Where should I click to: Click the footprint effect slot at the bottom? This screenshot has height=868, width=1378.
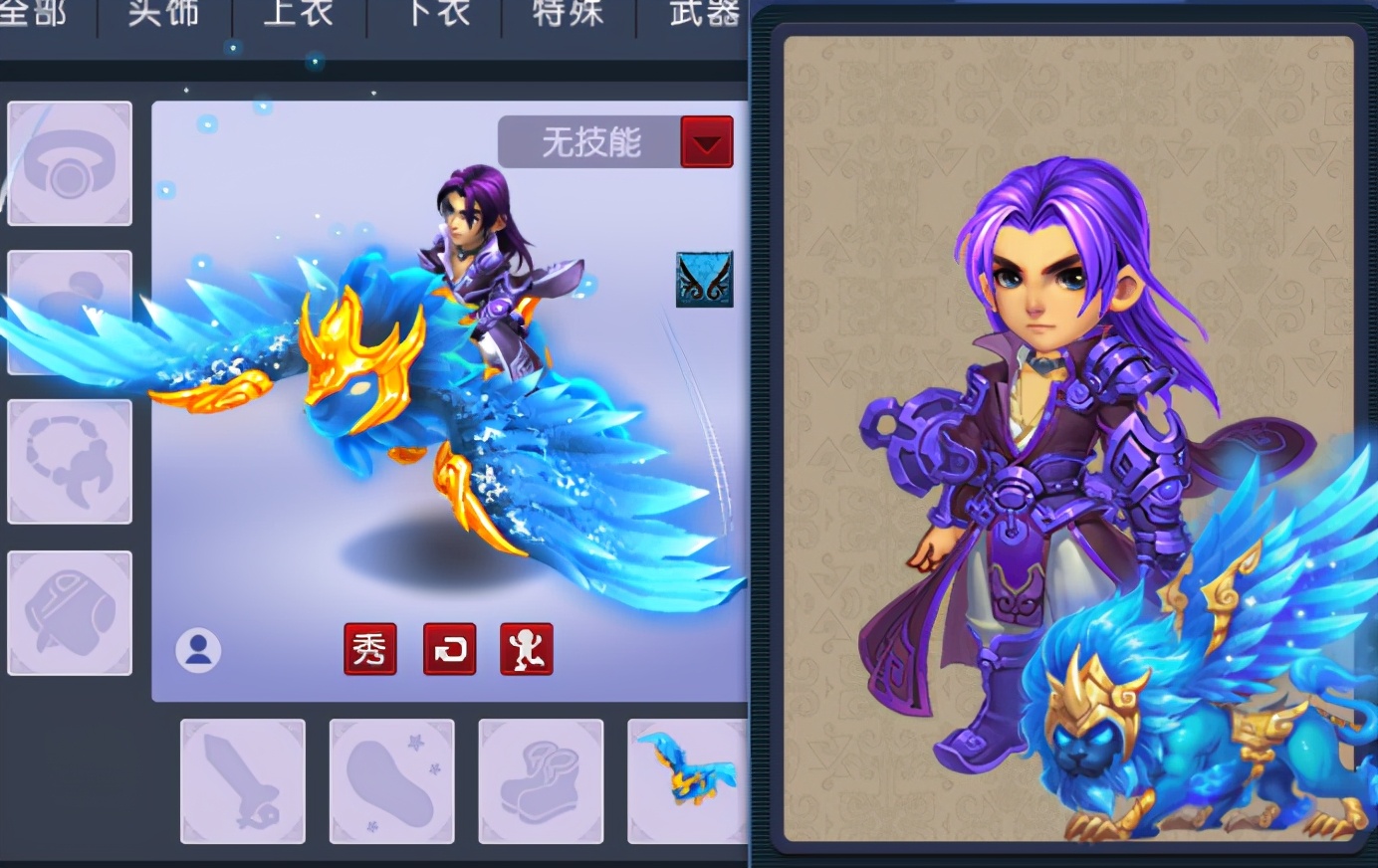(x=391, y=779)
